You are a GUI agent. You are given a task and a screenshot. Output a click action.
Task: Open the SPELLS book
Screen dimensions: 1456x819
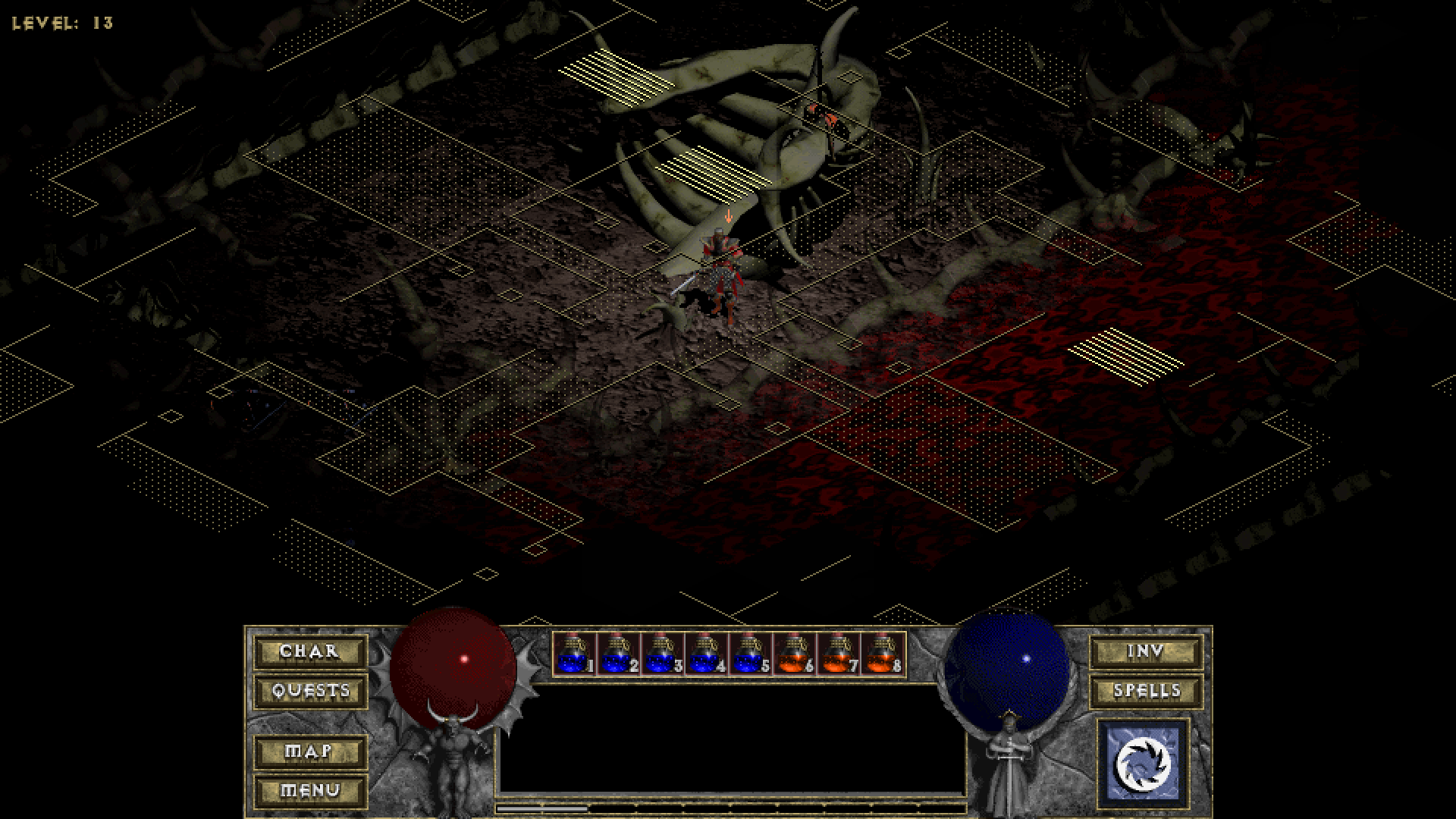1145,692
